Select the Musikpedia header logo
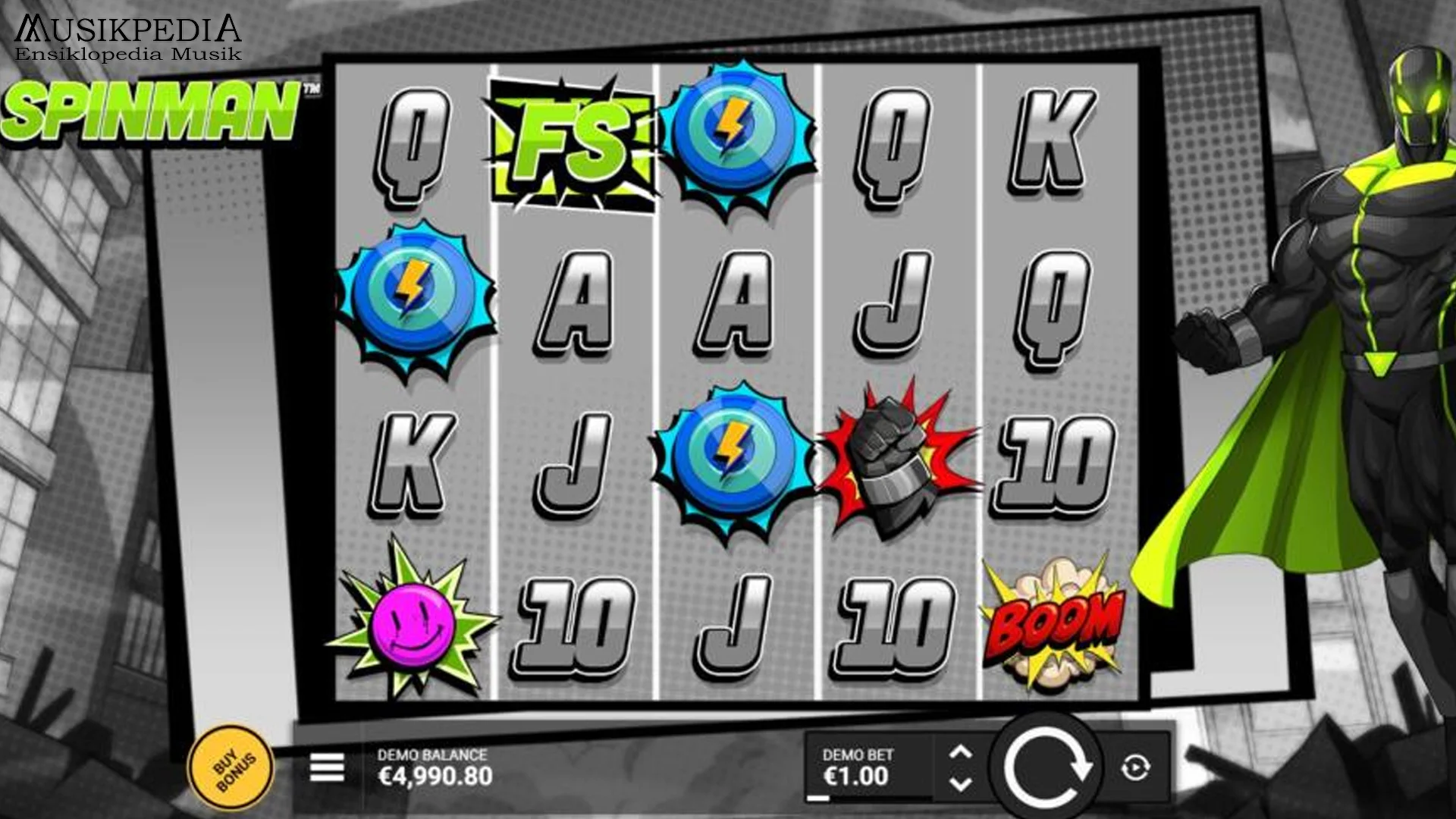This screenshot has width=1456, height=819. point(129,34)
